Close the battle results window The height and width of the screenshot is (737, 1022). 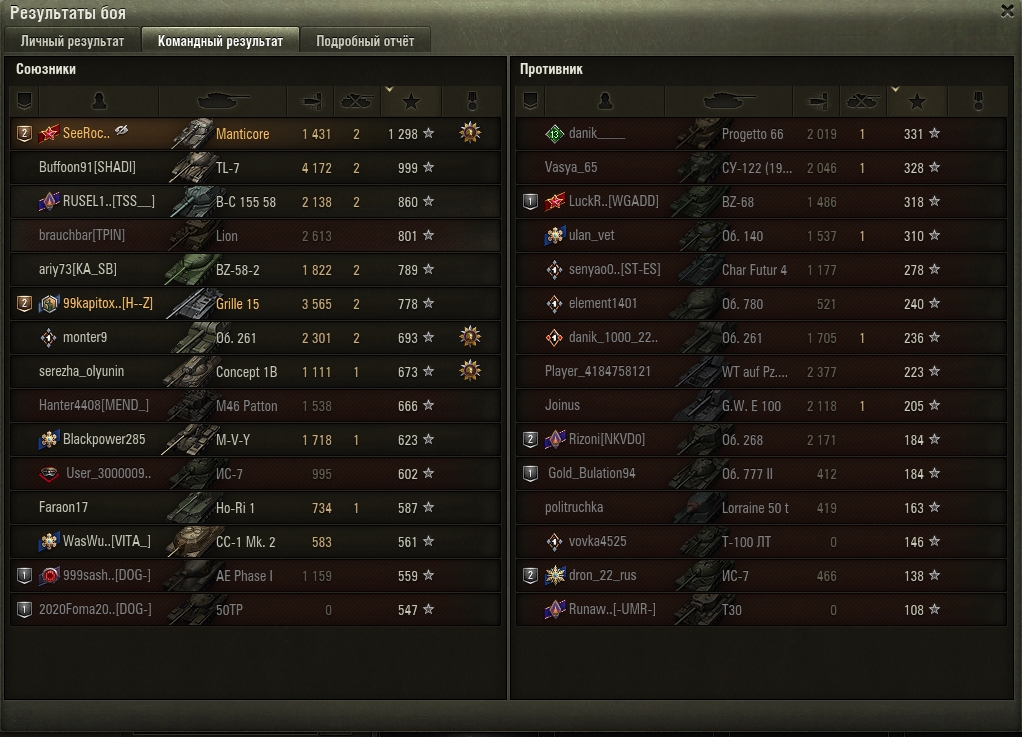pyautogui.click(x=1007, y=11)
